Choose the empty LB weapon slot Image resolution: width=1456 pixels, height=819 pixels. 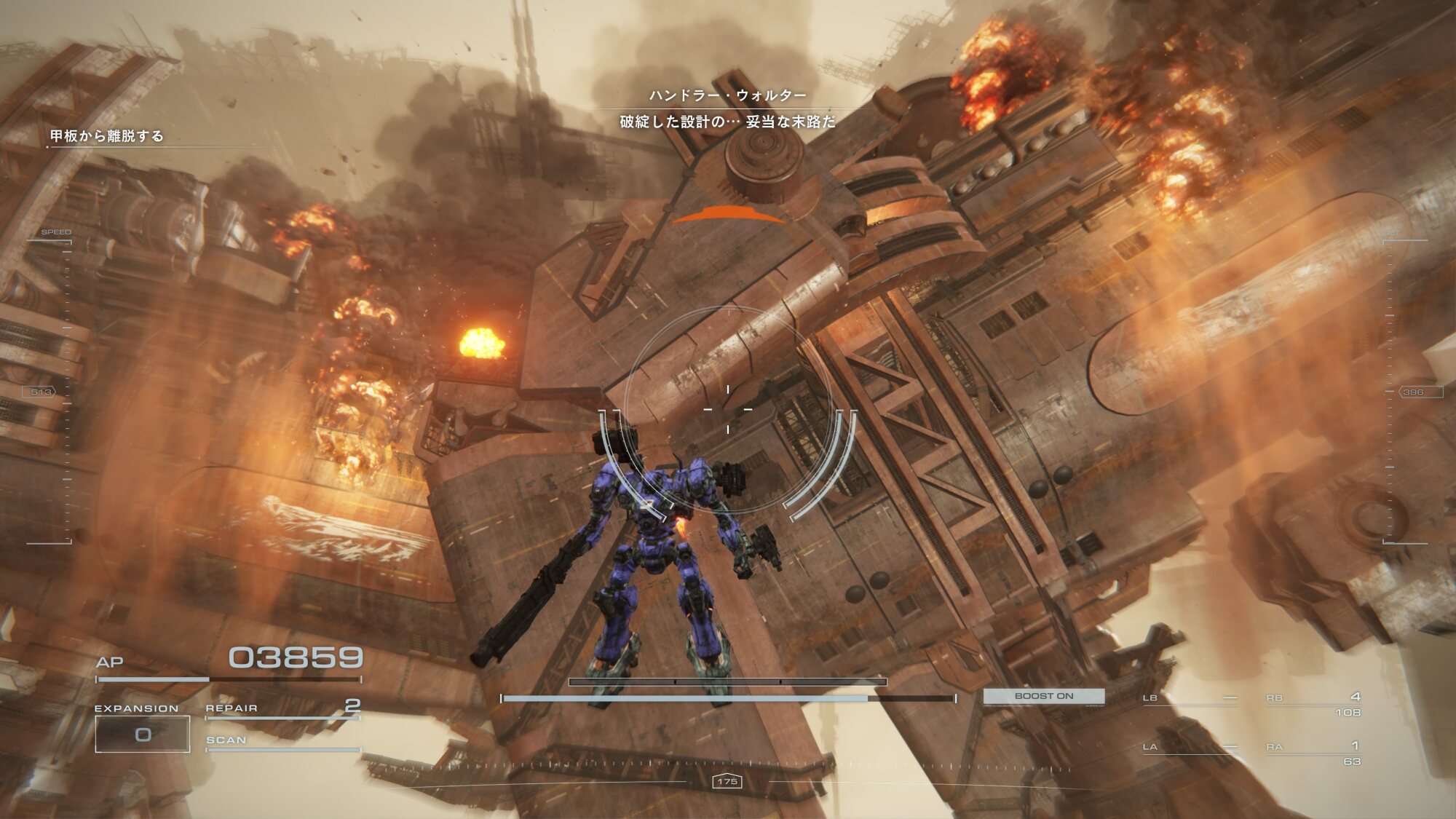[x=1189, y=699]
